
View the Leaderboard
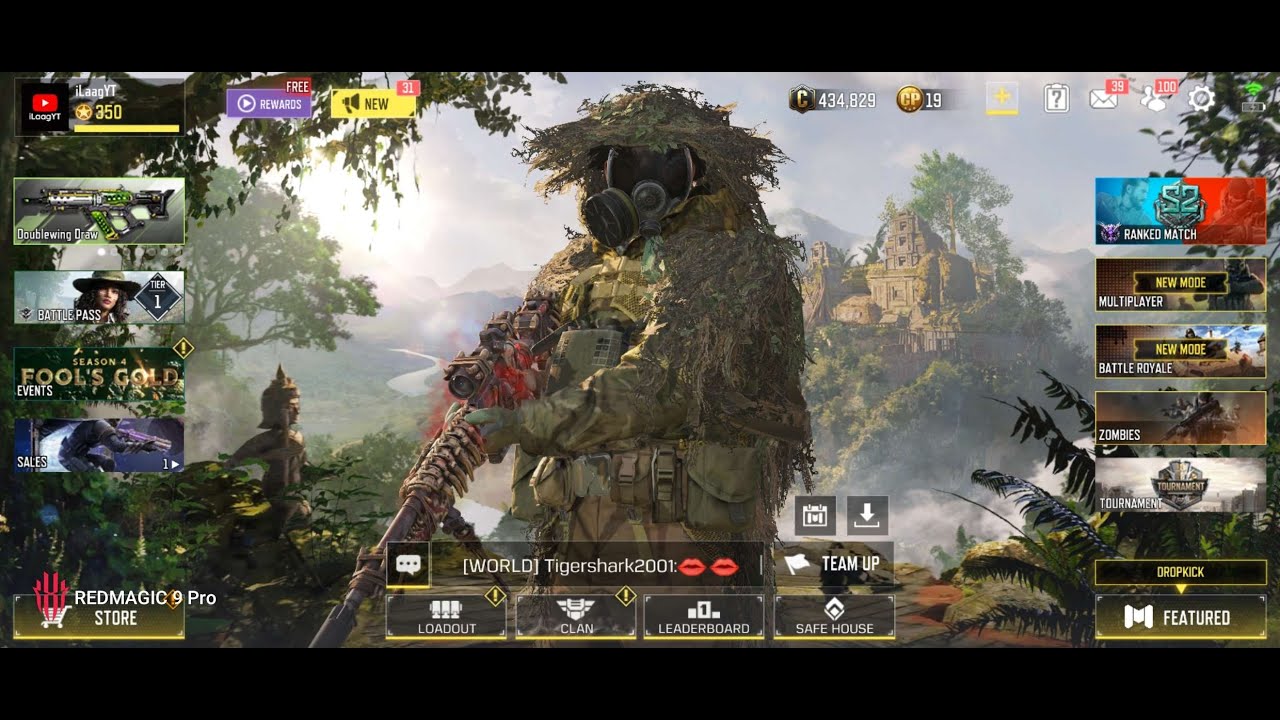coord(704,616)
